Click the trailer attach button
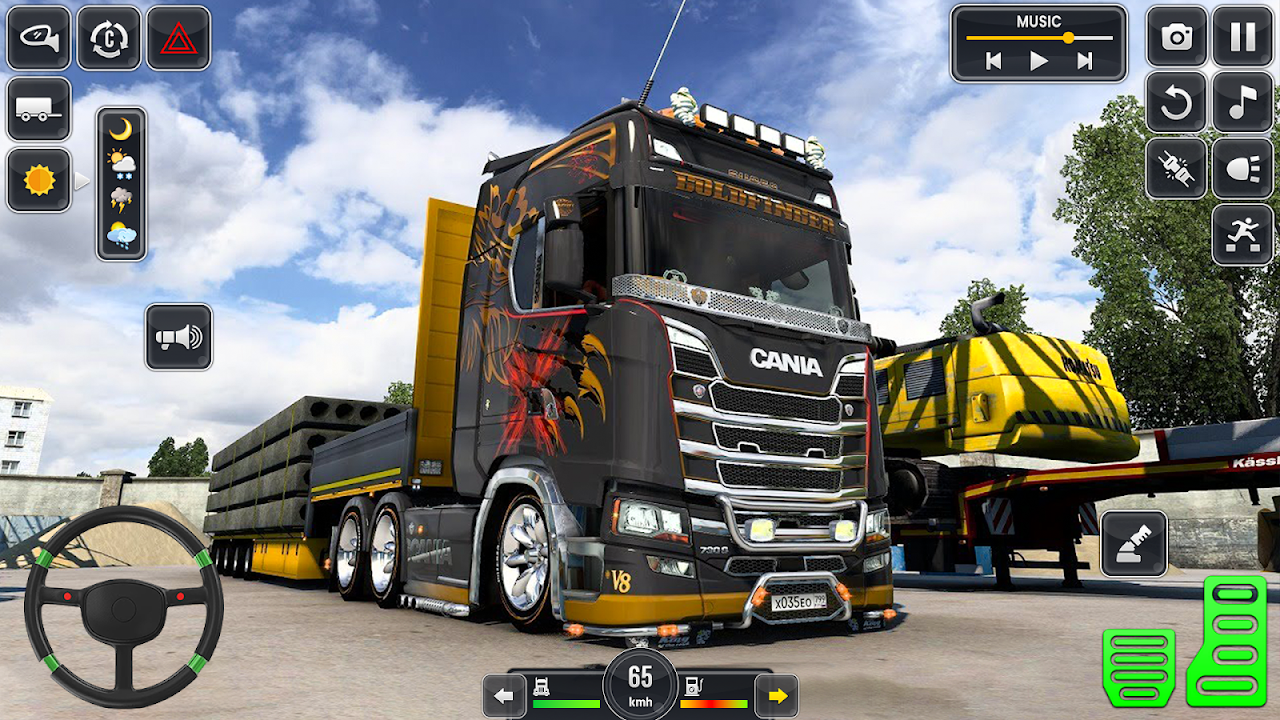The width and height of the screenshot is (1280, 720). [x=39, y=109]
